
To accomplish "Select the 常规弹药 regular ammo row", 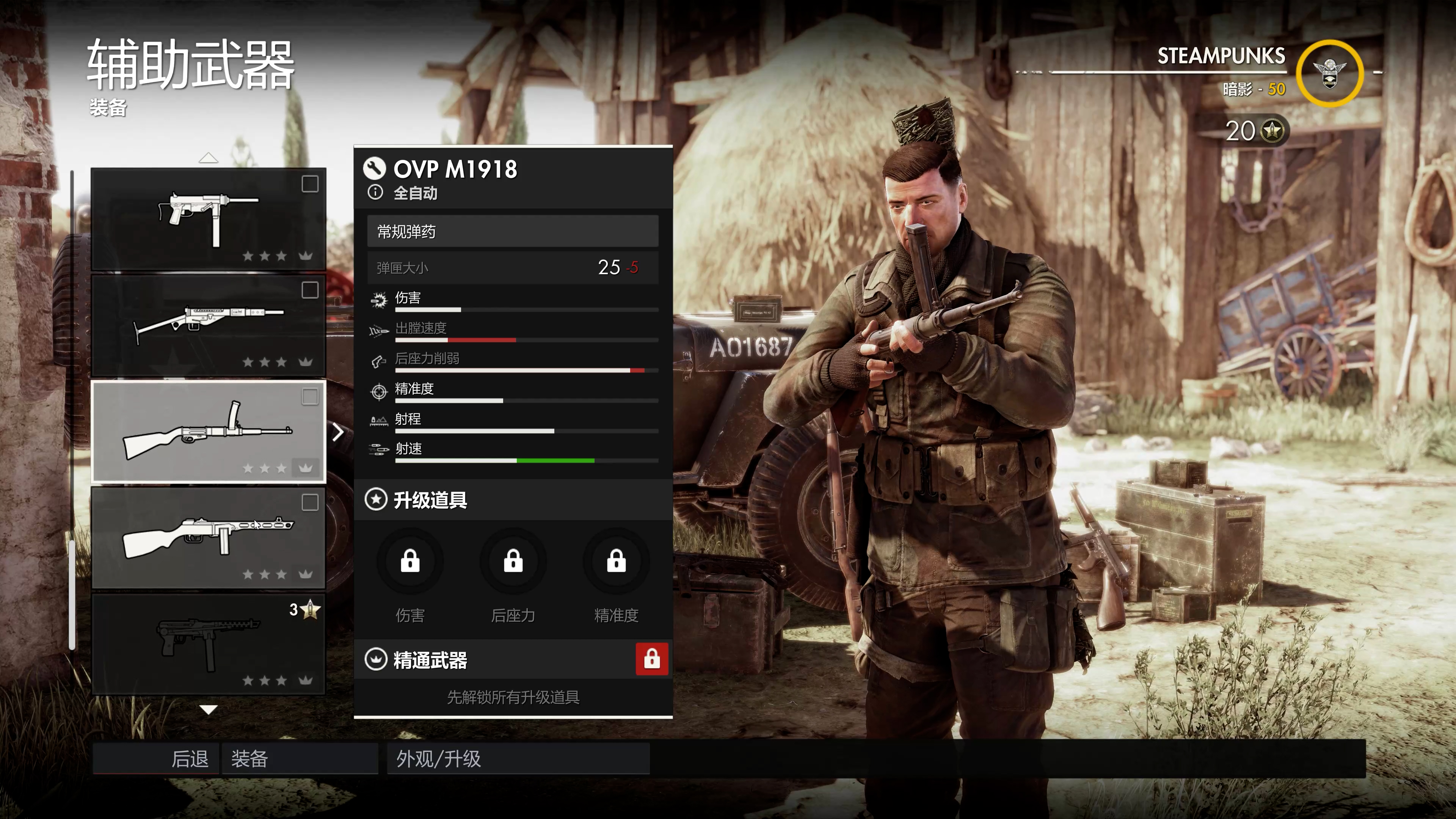I will pyautogui.click(x=512, y=232).
